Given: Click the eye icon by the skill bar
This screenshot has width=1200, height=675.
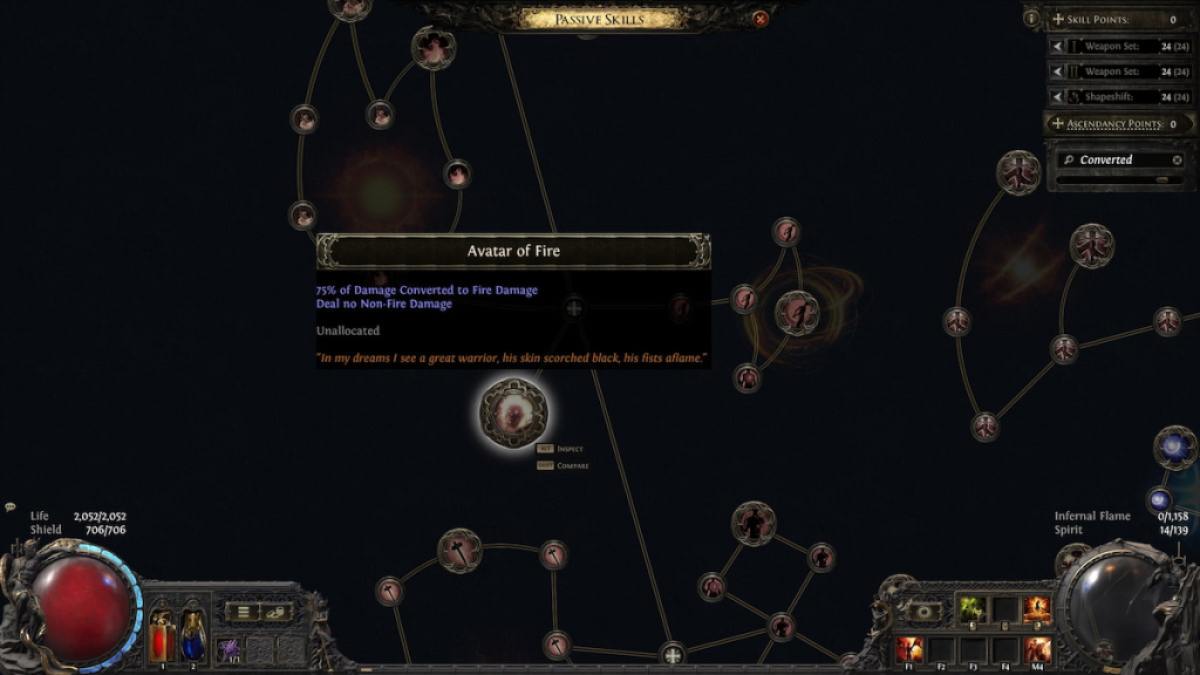Looking at the screenshot, I should coord(923,611).
